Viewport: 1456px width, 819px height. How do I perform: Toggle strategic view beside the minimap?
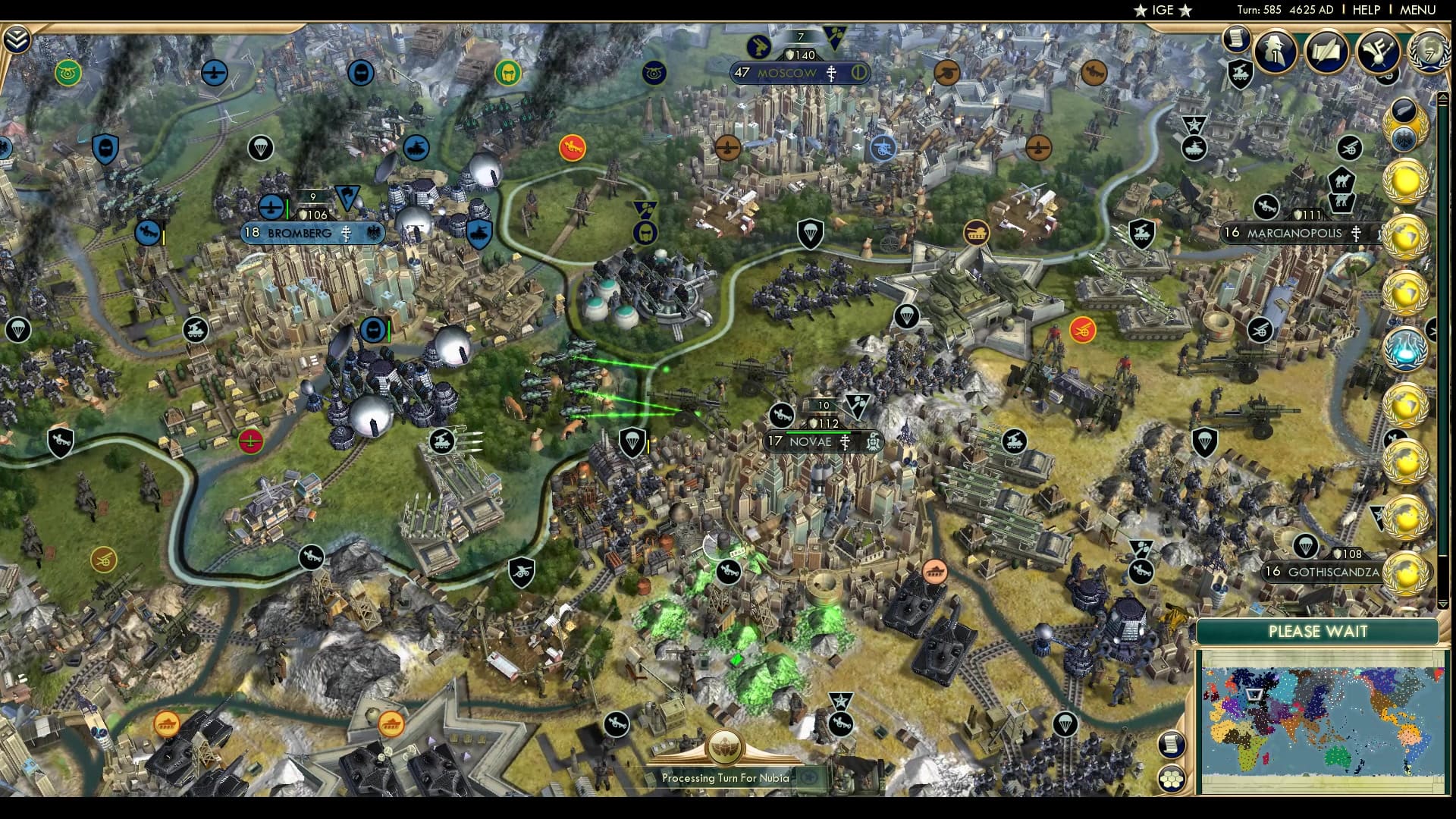click(1172, 745)
